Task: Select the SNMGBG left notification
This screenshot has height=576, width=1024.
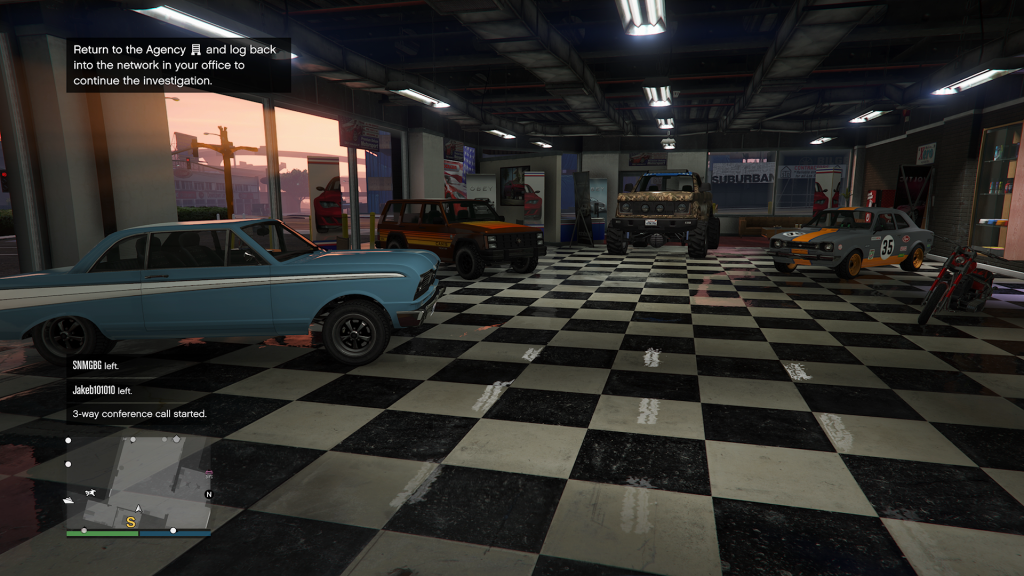Action: (x=95, y=366)
